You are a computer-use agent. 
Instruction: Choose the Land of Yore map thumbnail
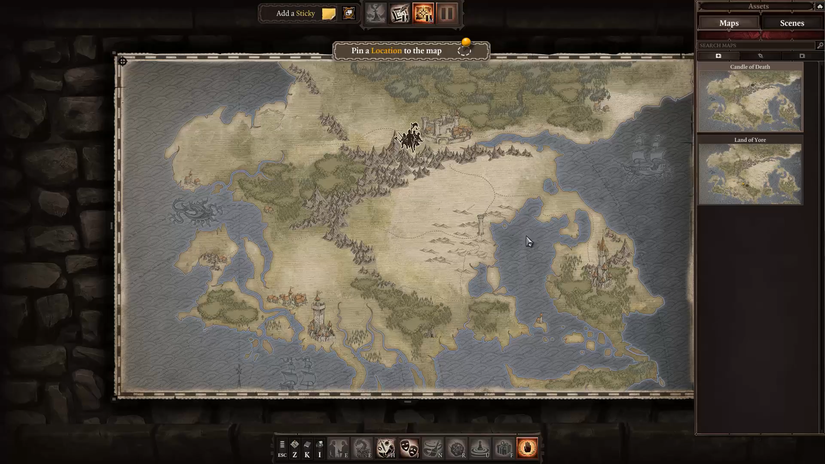click(749, 173)
